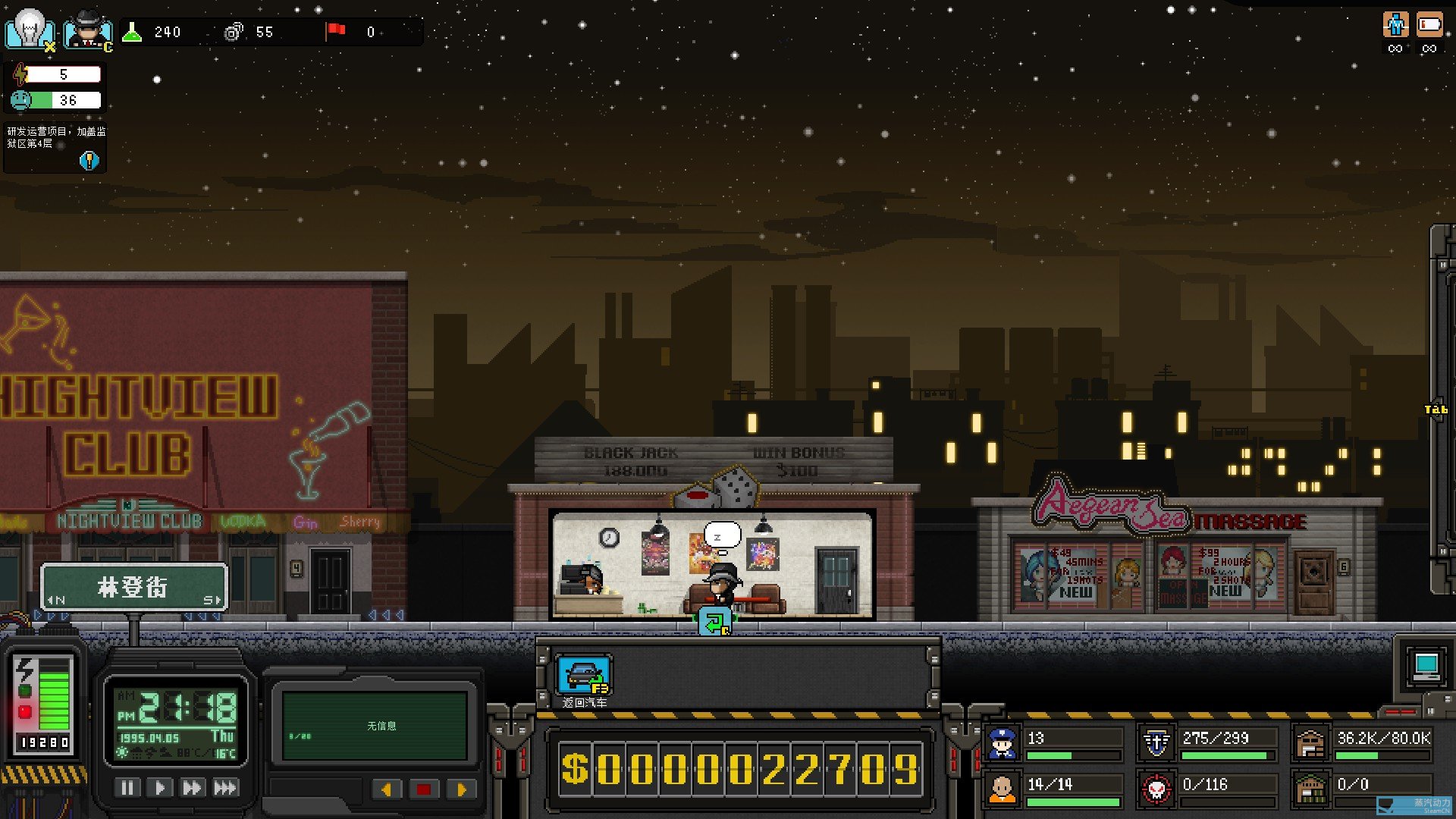Open the green-roofed depot icon
The image size is (1456, 819).
(1310, 789)
